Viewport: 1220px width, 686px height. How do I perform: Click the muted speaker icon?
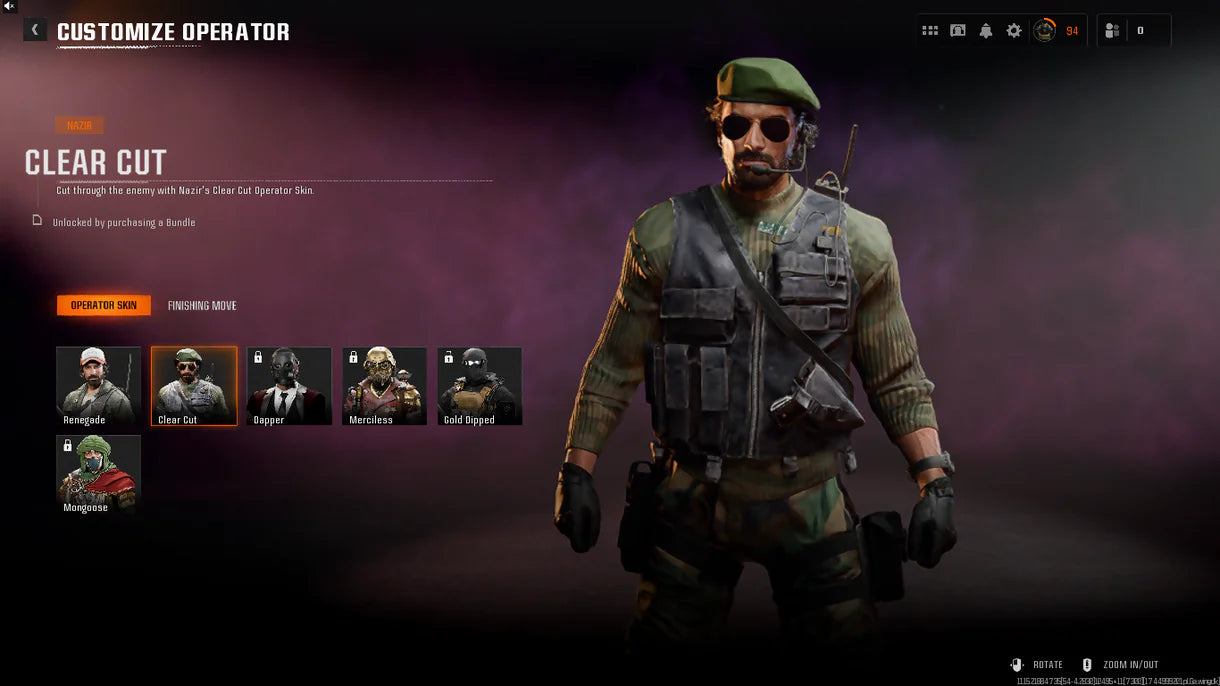coord(9,6)
